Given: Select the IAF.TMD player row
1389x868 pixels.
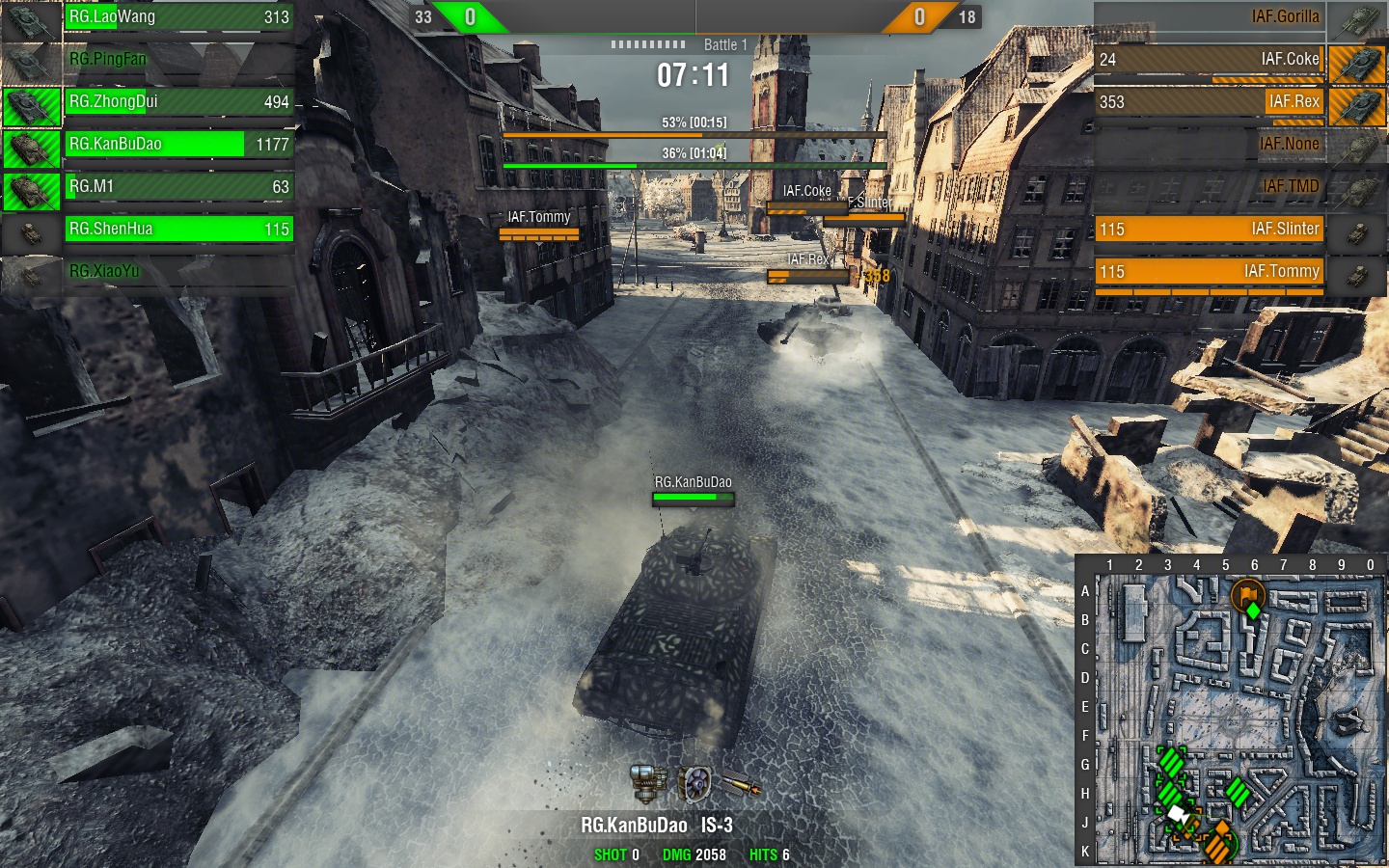Looking at the screenshot, I should tap(1210, 187).
